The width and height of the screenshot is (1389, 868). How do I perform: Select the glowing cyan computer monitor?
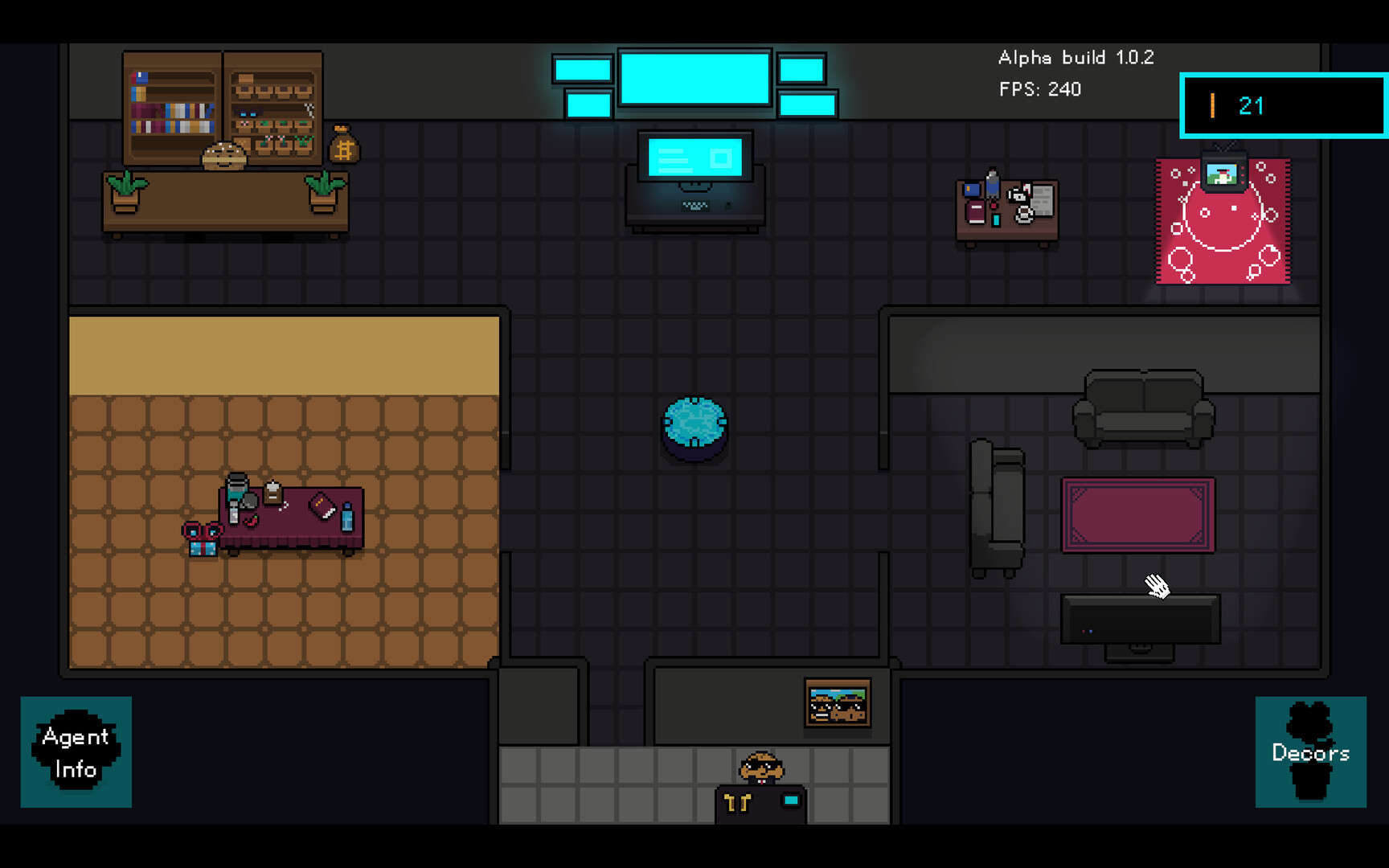point(694,159)
